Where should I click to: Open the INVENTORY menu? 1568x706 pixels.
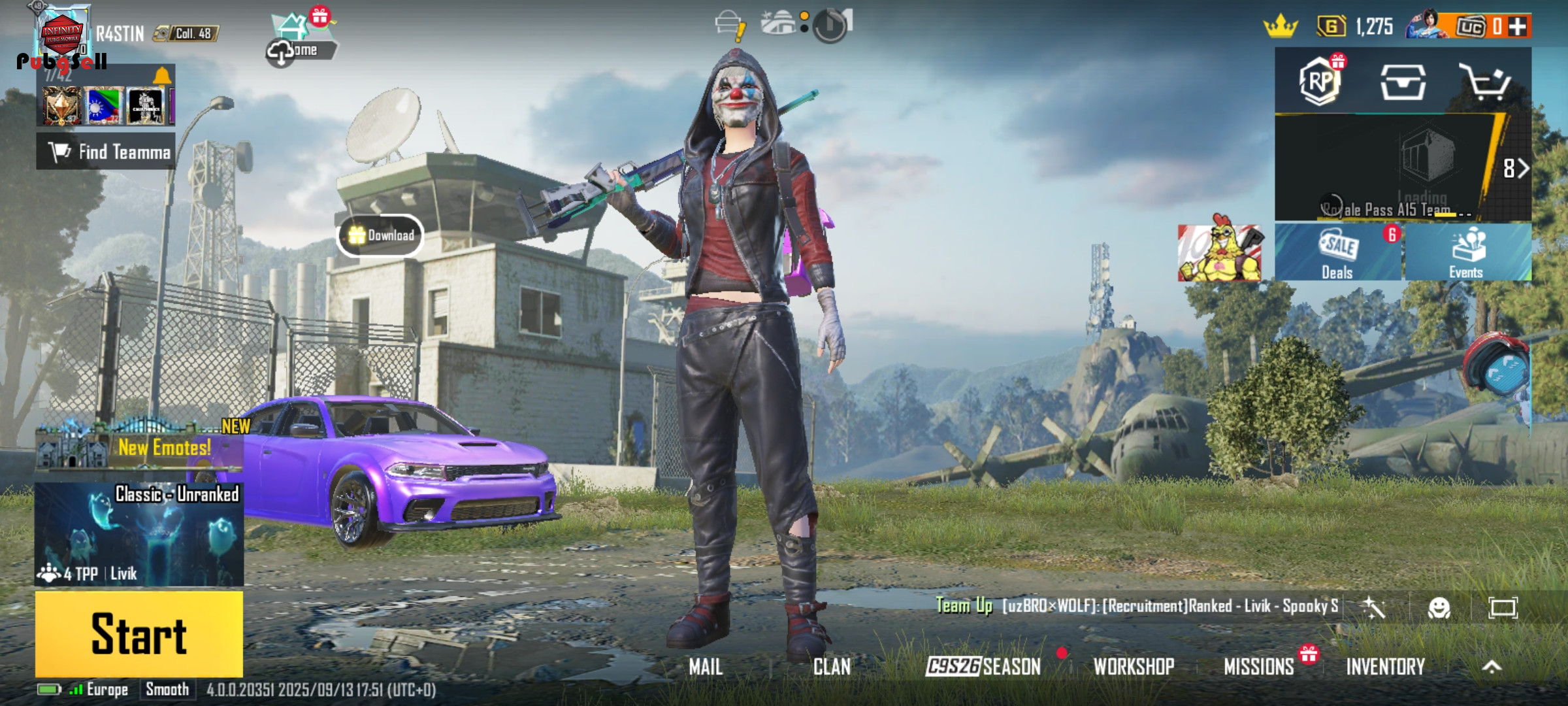click(1385, 667)
